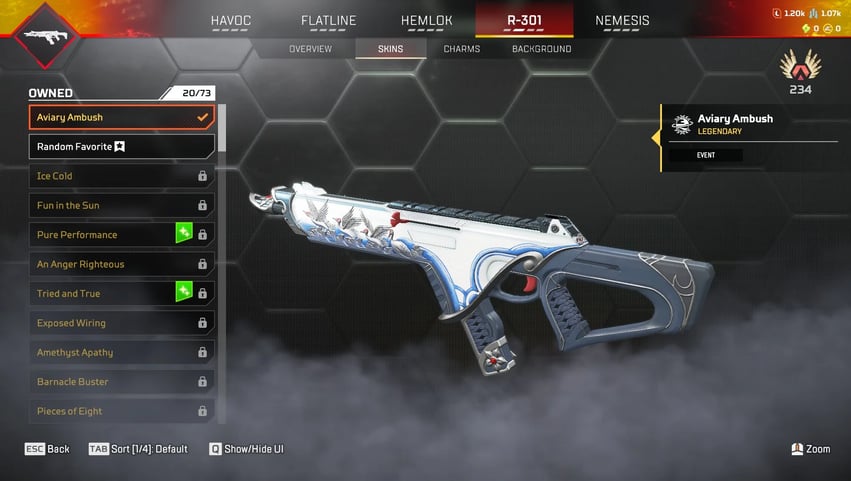Switch to the Background sub-tab
This screenshot has width=851, height=481.
coord(542,49)
